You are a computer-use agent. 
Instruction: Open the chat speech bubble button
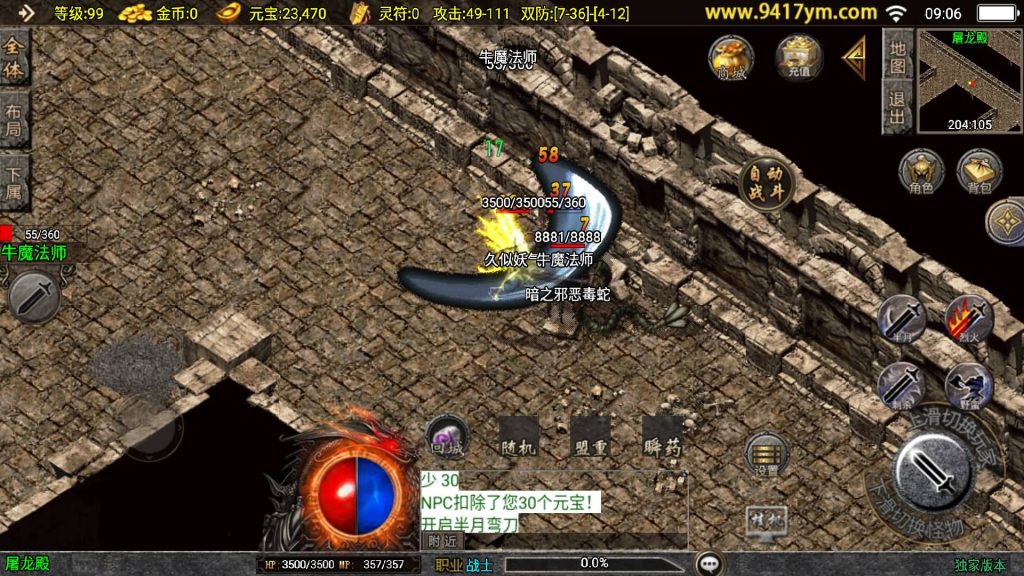(x=710, y=564)
